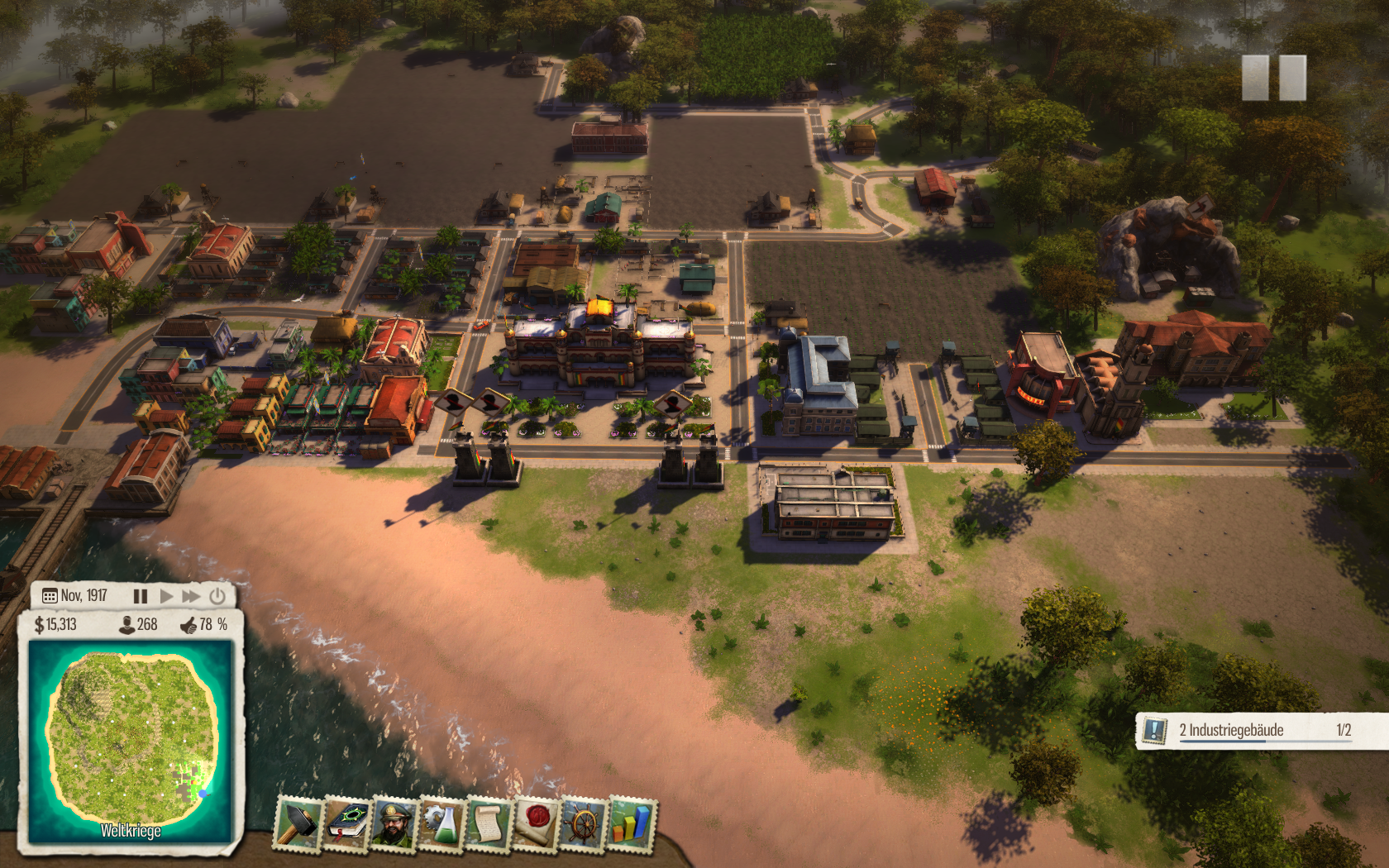The width and height of the screenshot is (1389, 868).
Task: Show the bar chart statistics stamp
Action: pyautogui.click(x=632, y=824)
